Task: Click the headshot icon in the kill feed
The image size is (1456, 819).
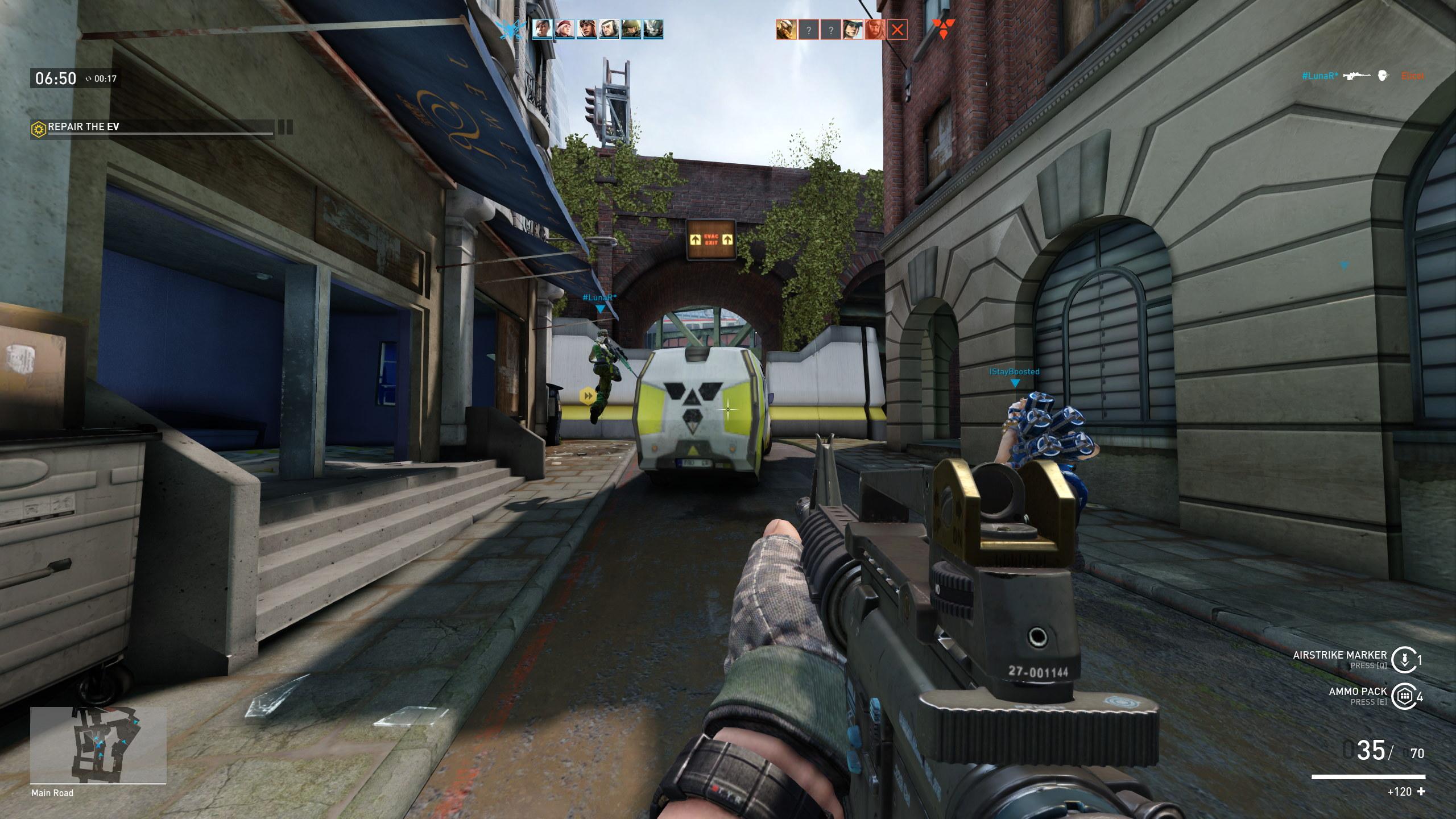Action: 1383,76
